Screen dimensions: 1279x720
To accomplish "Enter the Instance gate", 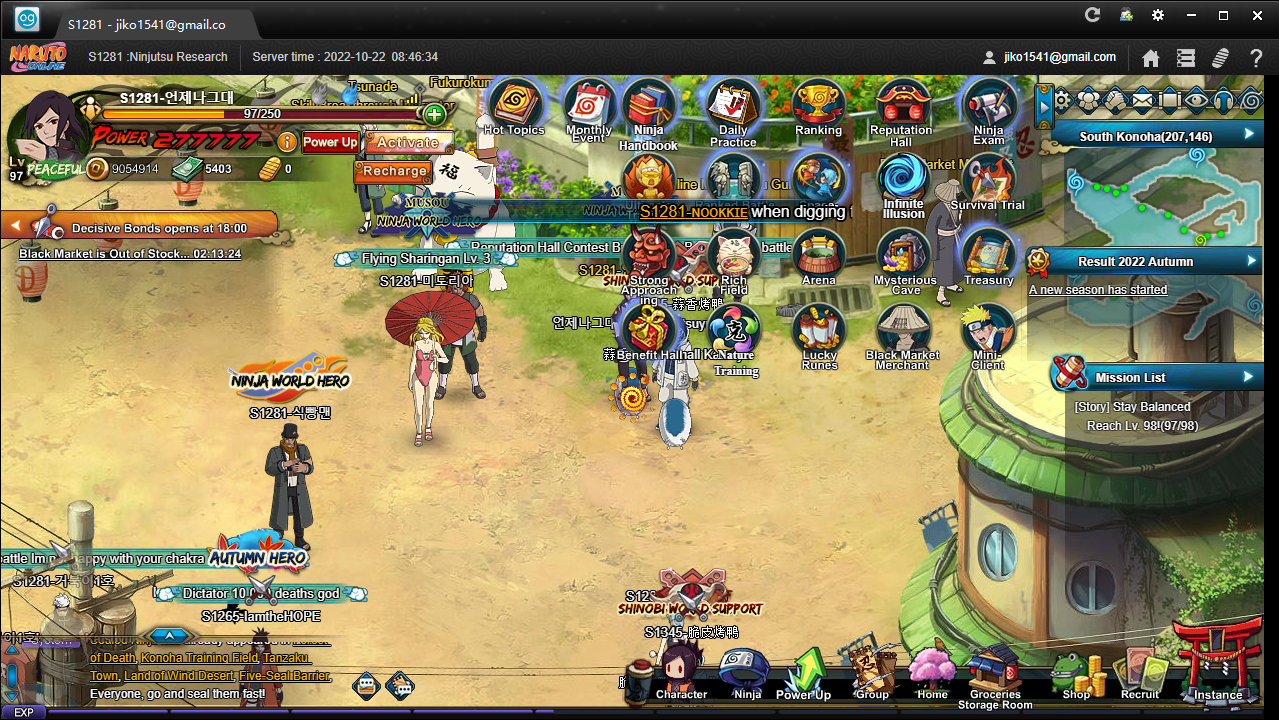I will tap(1217, 664).
